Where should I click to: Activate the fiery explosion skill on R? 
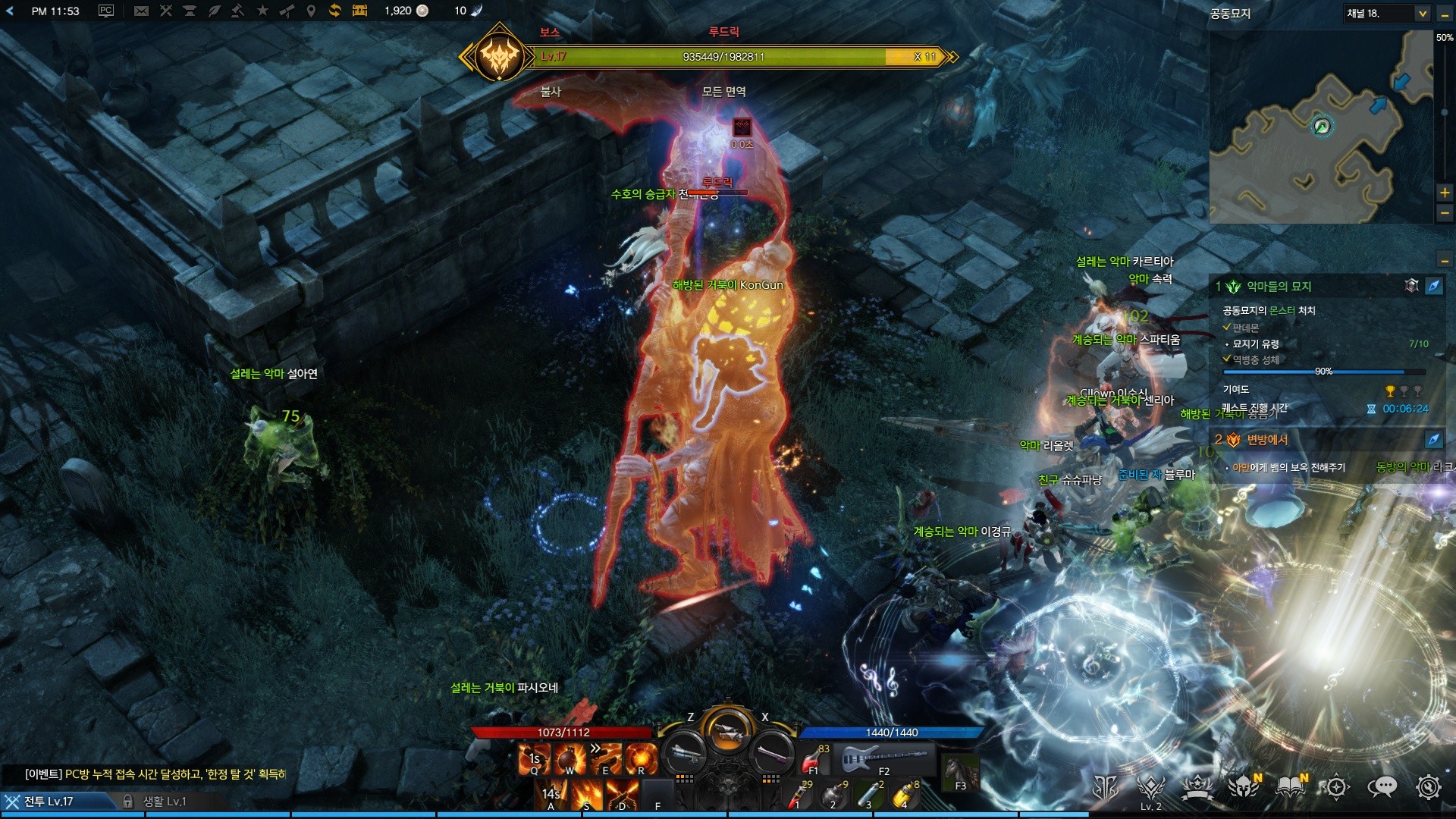[641, 758]
